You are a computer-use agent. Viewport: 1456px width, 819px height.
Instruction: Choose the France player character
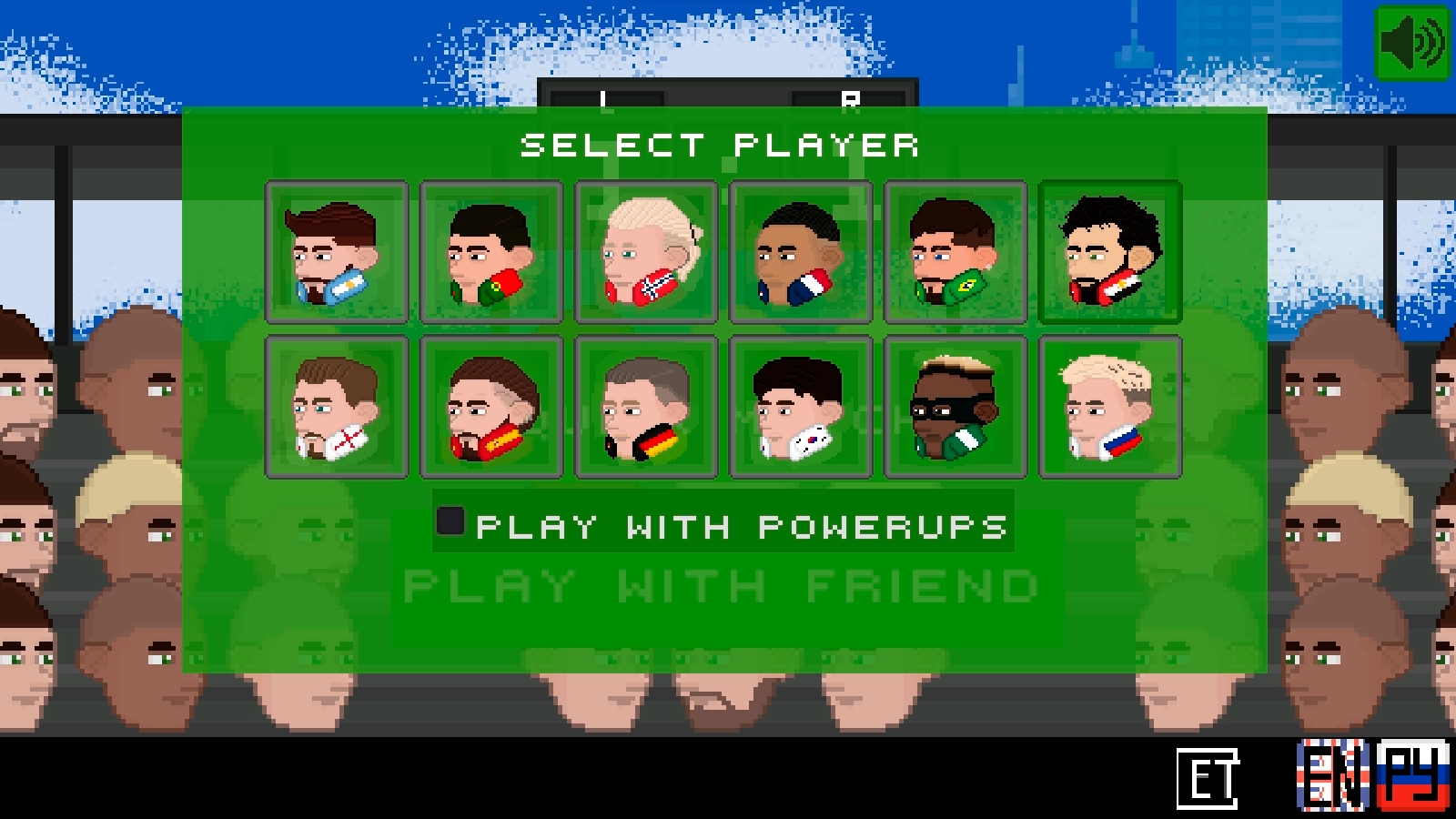(801, 254)
